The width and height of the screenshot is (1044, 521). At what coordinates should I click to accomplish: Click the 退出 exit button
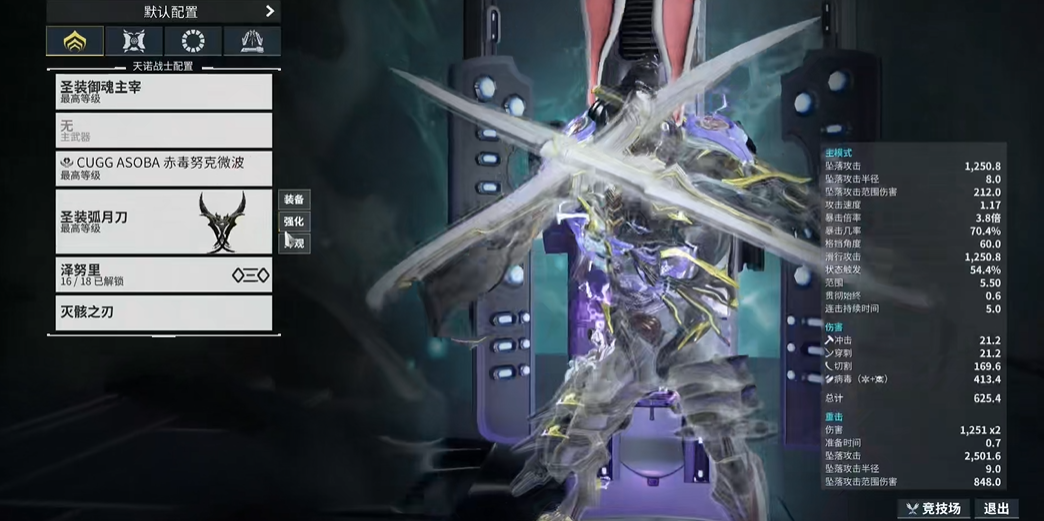click(x=996, y=509)
